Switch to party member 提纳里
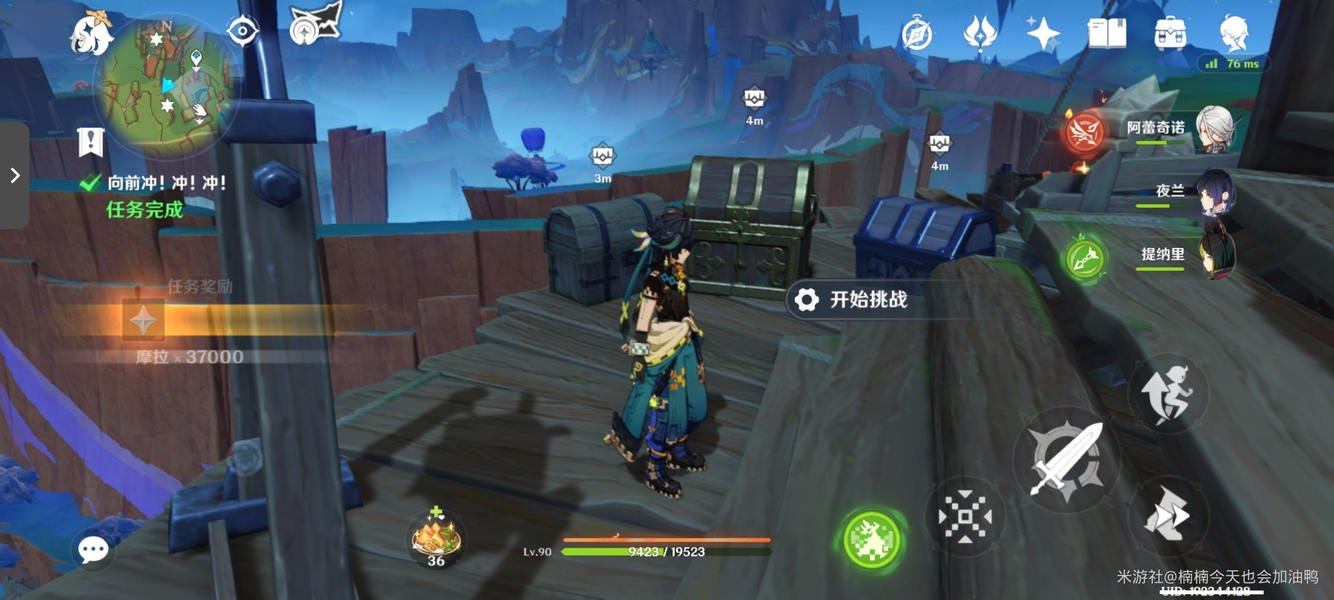Image resolution: width=1334 pixels, height=600 pixels. pyautogui.click(x=1215, y=254)
